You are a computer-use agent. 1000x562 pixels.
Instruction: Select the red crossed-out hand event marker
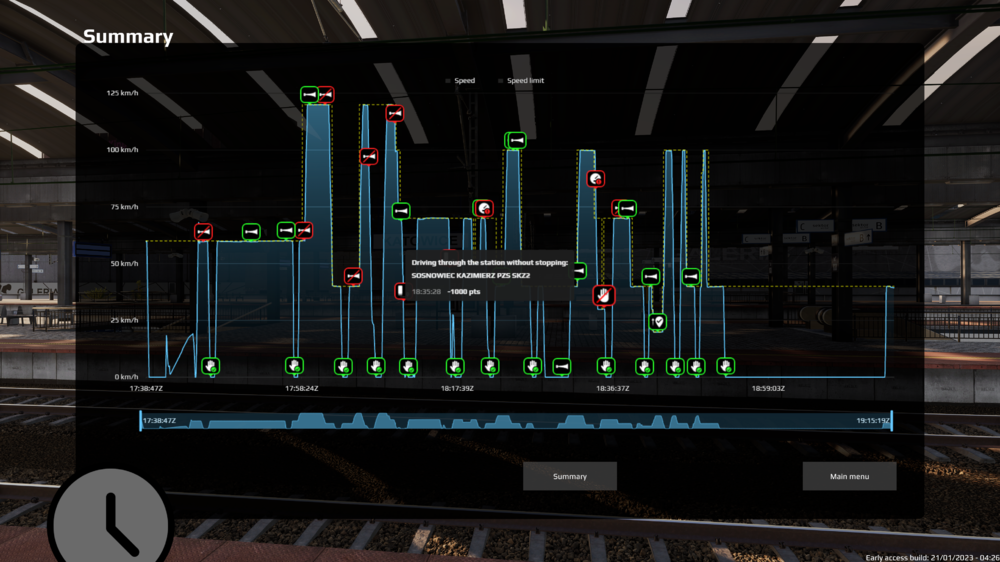[603, 295]
